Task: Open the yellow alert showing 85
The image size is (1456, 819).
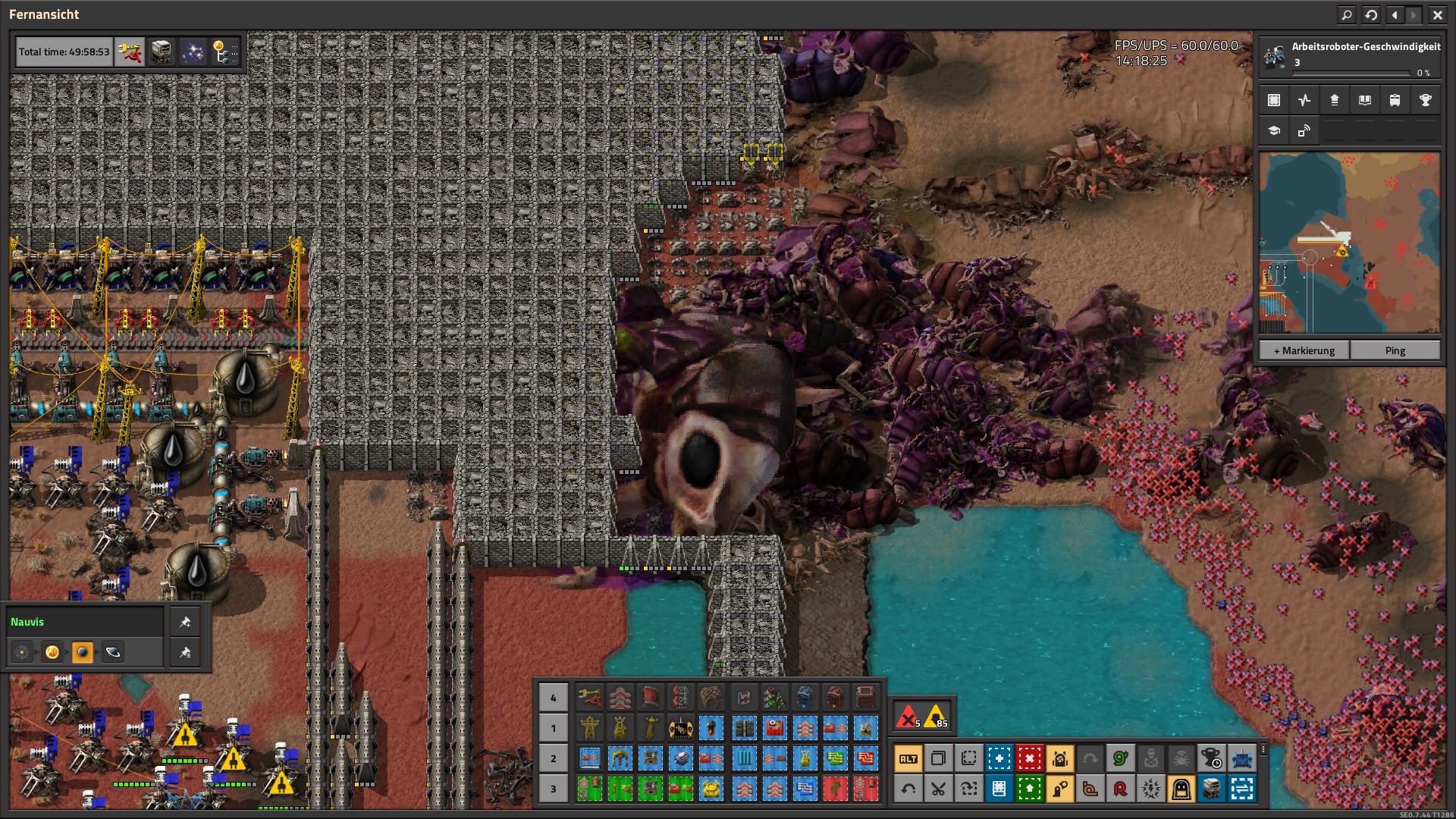Action: (x=937, y=716)
